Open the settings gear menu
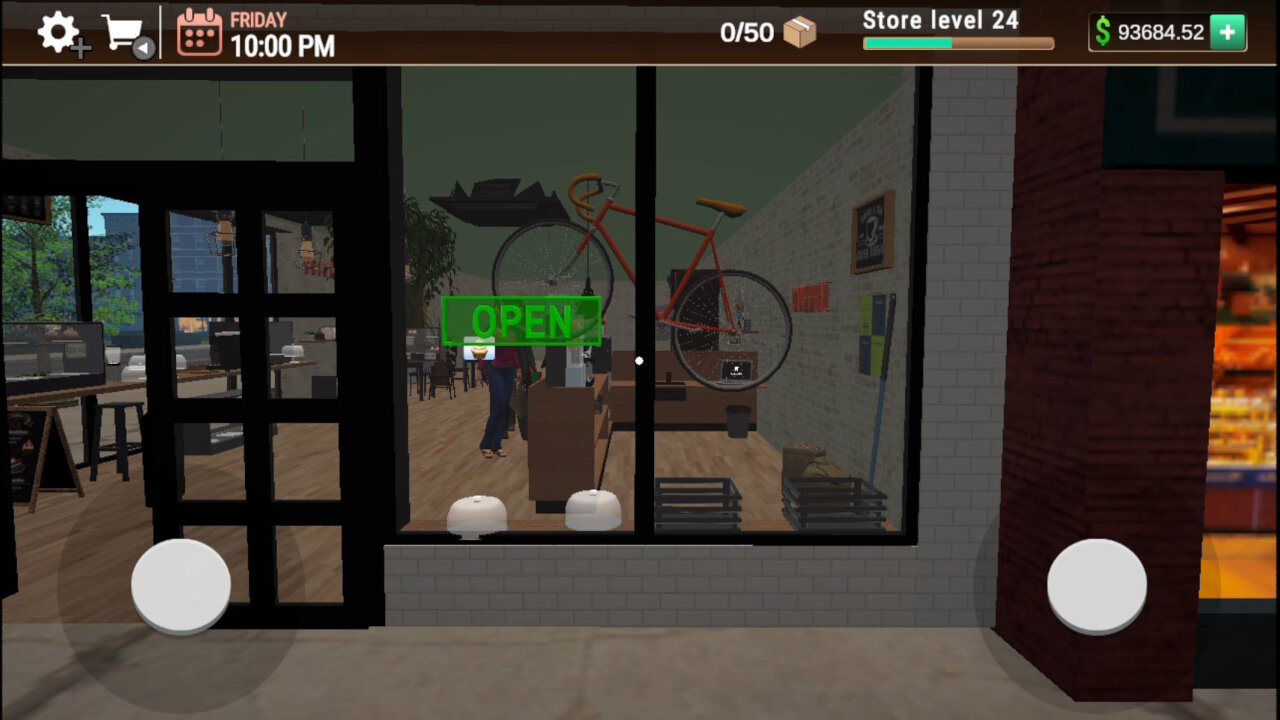The image size is (1280, 720). coord(55,30)
